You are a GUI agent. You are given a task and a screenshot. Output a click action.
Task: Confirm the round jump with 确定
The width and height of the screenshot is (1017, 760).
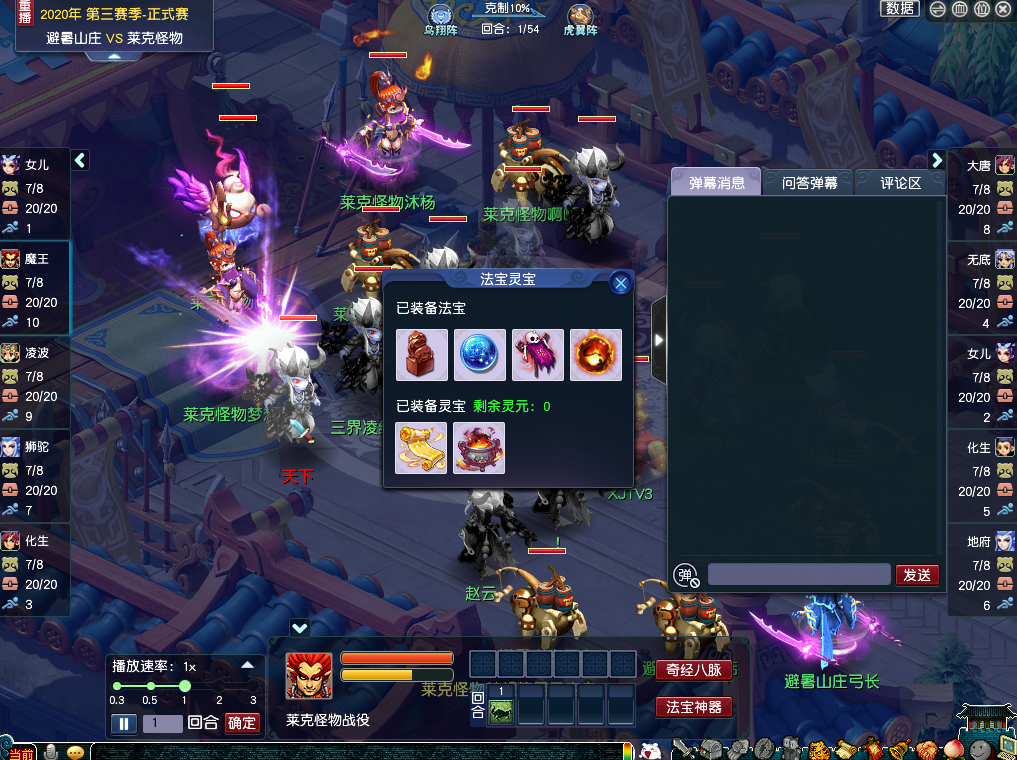pos(242,723)
